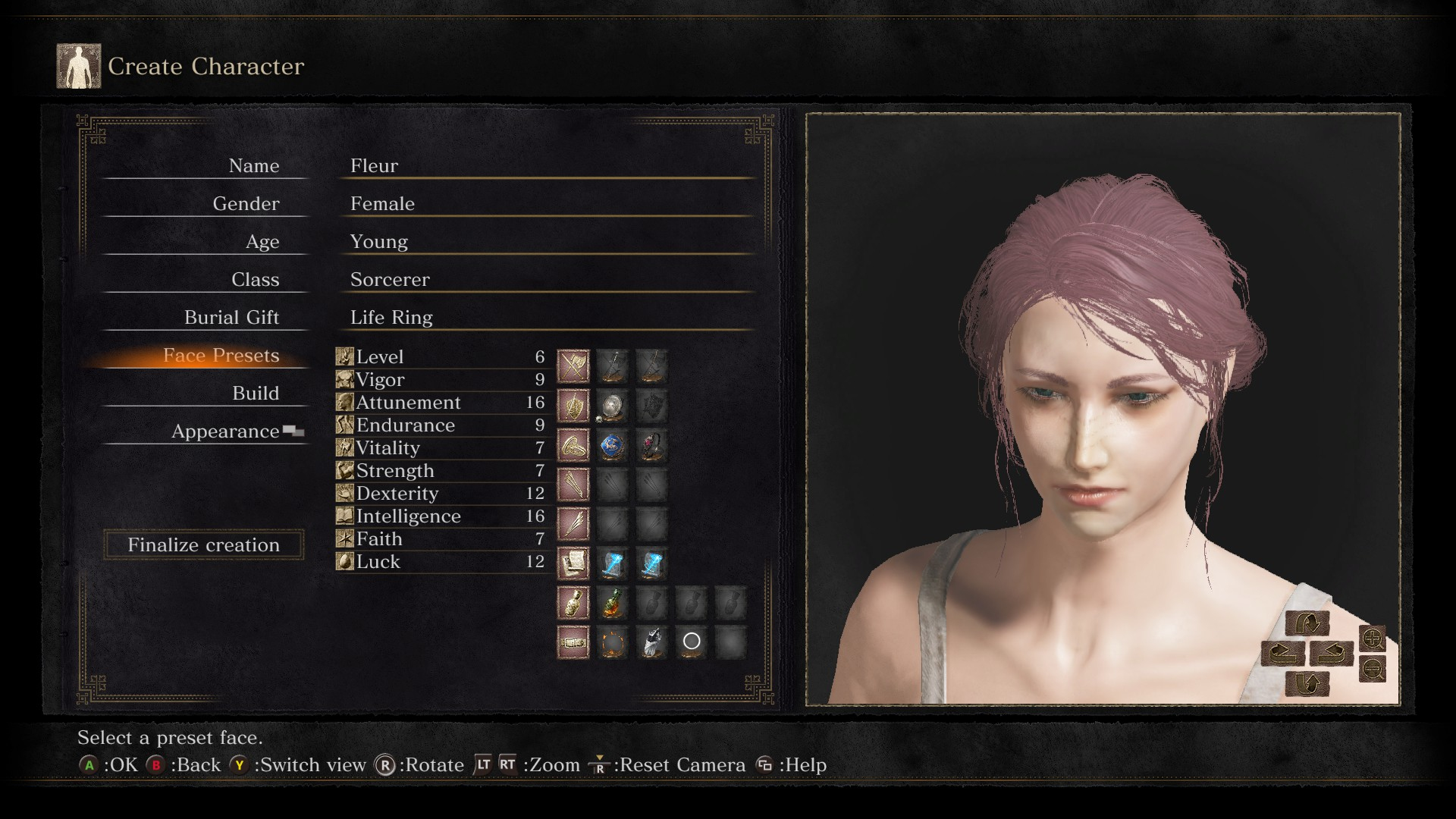Select the white feather item slot
This screenshot has height=819, width=1456.
pyautogui.click(x=651, y=642)
